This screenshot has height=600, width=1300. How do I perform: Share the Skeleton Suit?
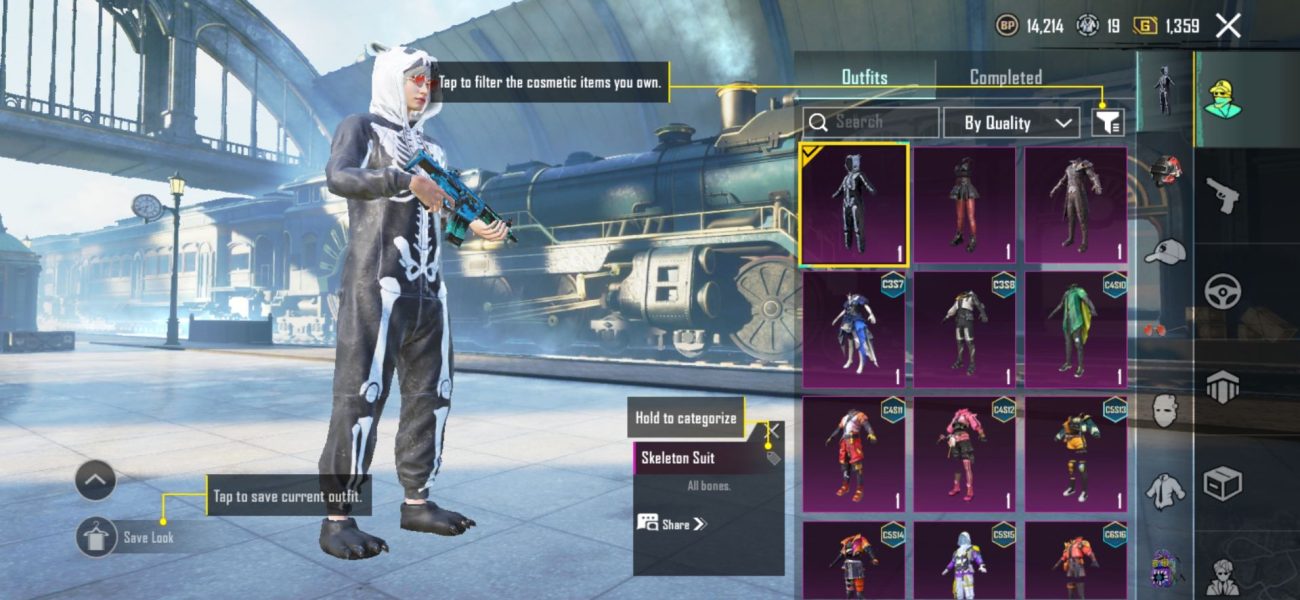point(672,523)
